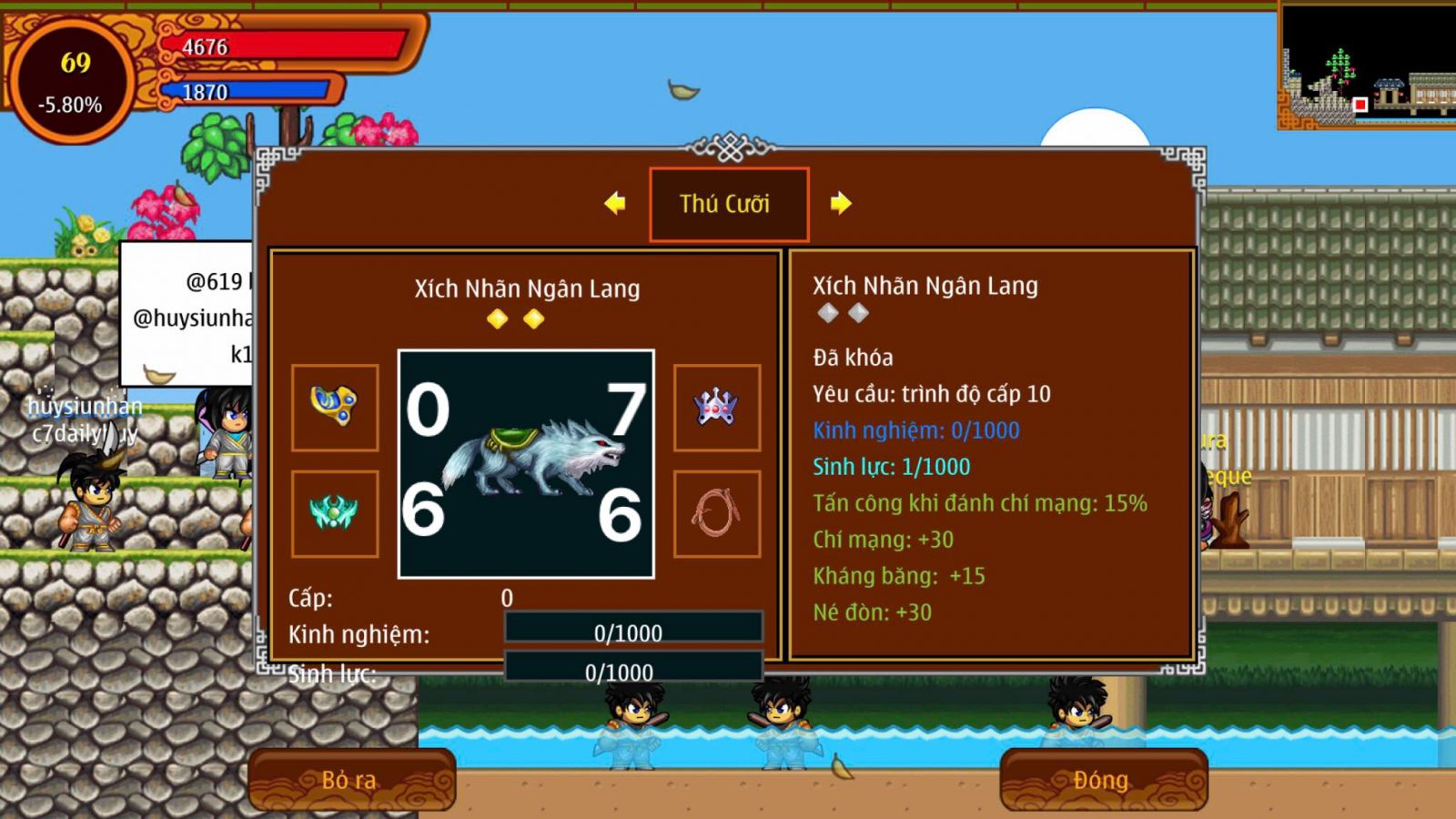1456x819 pixels.
Task: Select the Thú Cưỡi tab
Action: [728, 204]
